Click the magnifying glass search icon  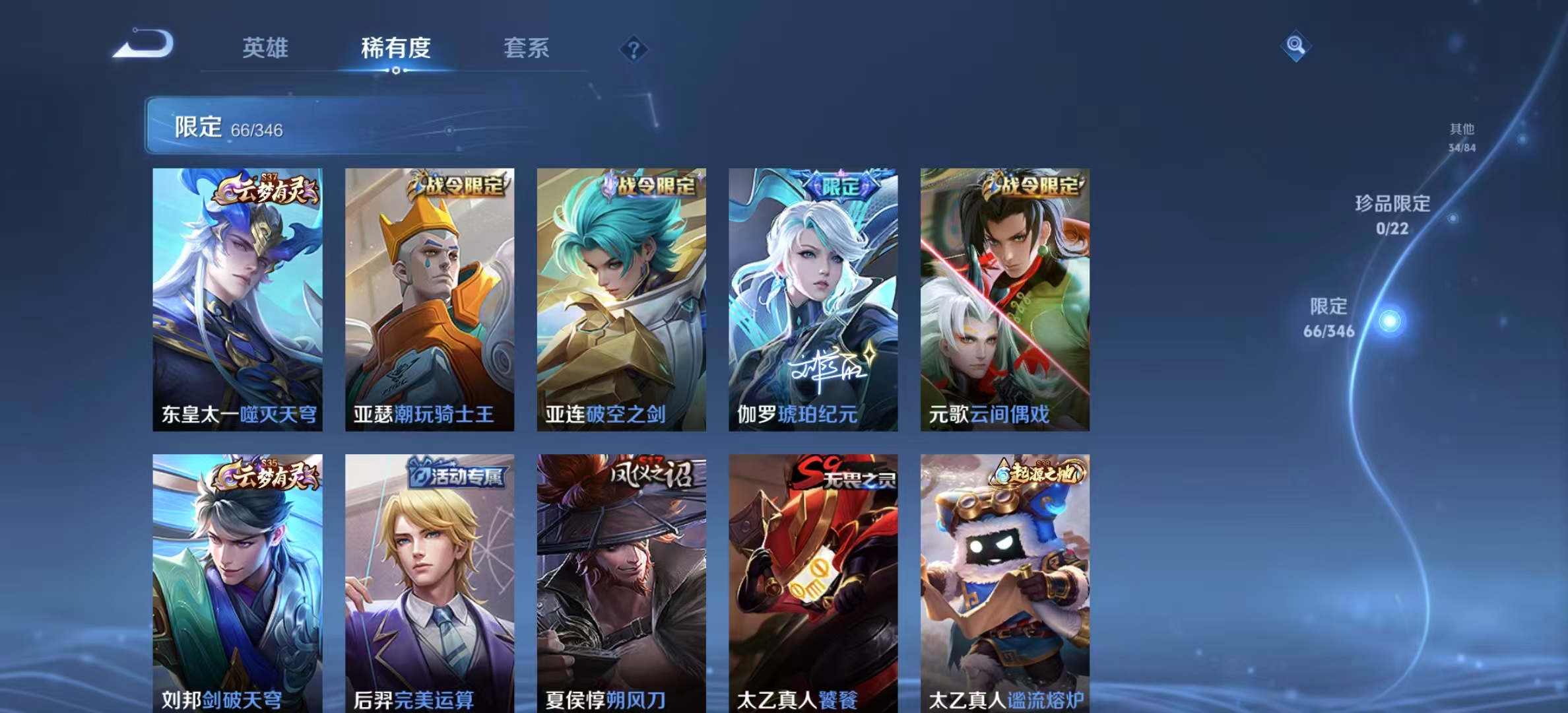[x=1295, y=46]
